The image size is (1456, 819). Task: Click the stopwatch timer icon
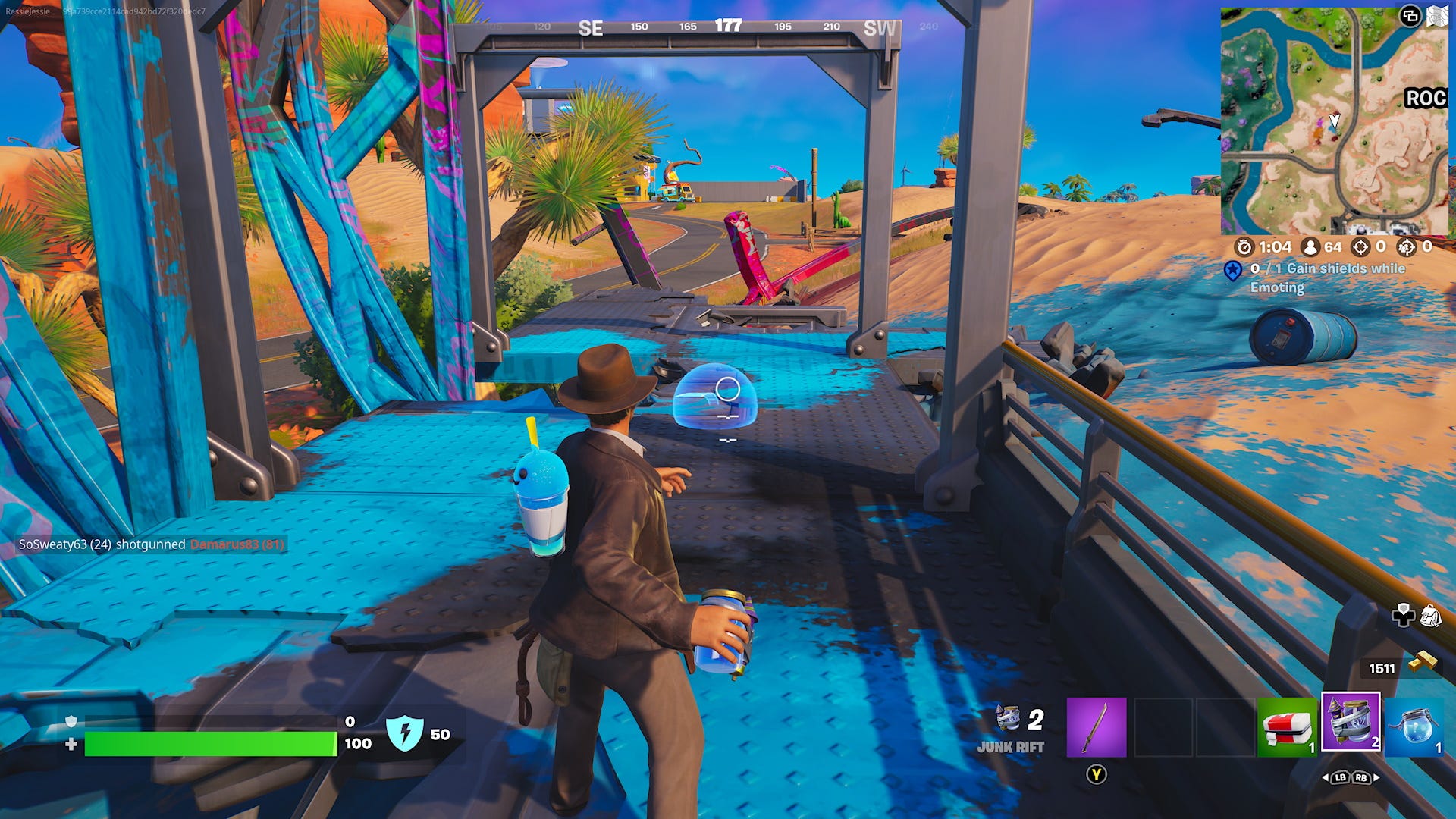point(1244,247)
